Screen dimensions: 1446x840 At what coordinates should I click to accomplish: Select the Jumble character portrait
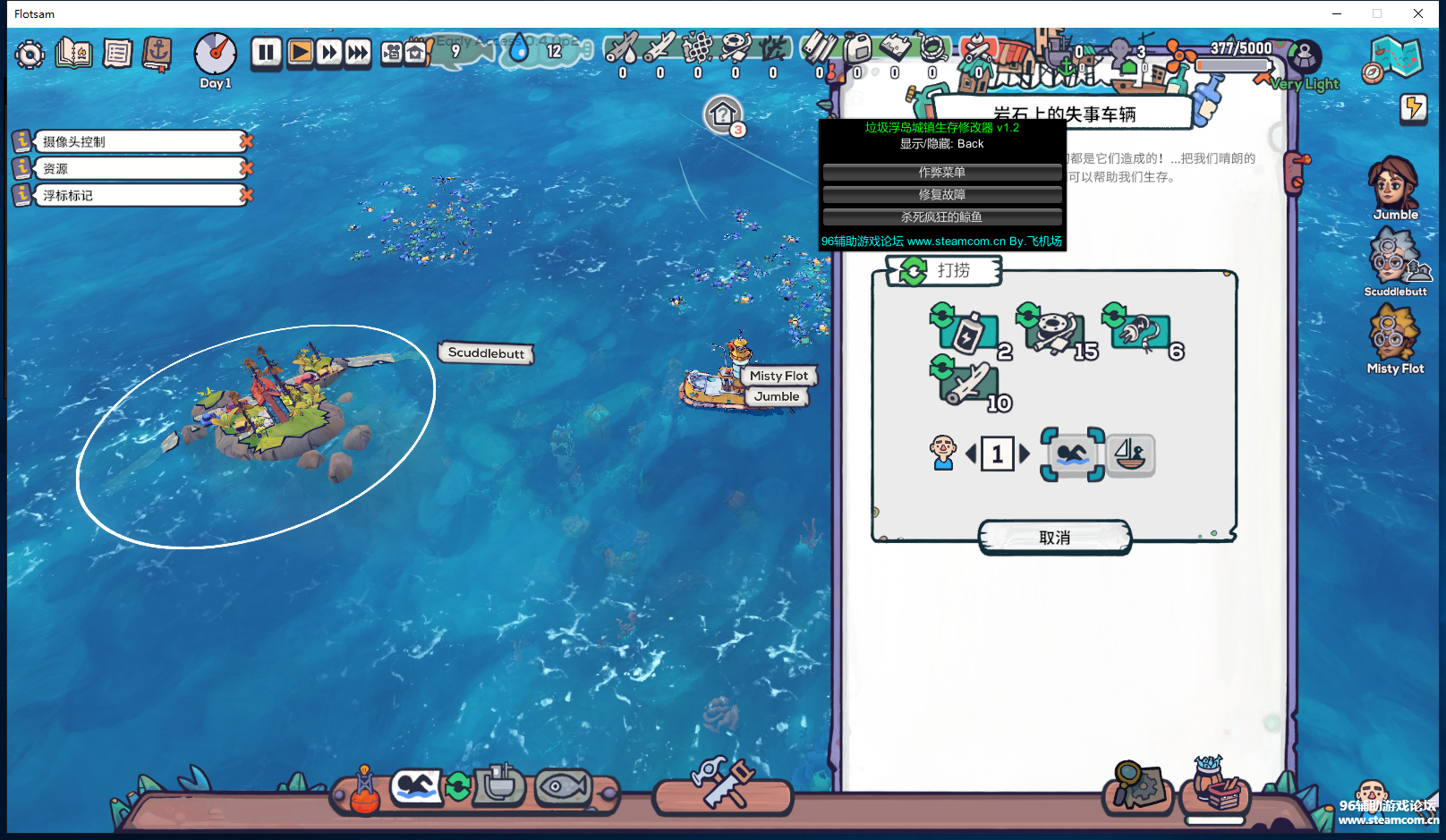tap(1394, 186)
